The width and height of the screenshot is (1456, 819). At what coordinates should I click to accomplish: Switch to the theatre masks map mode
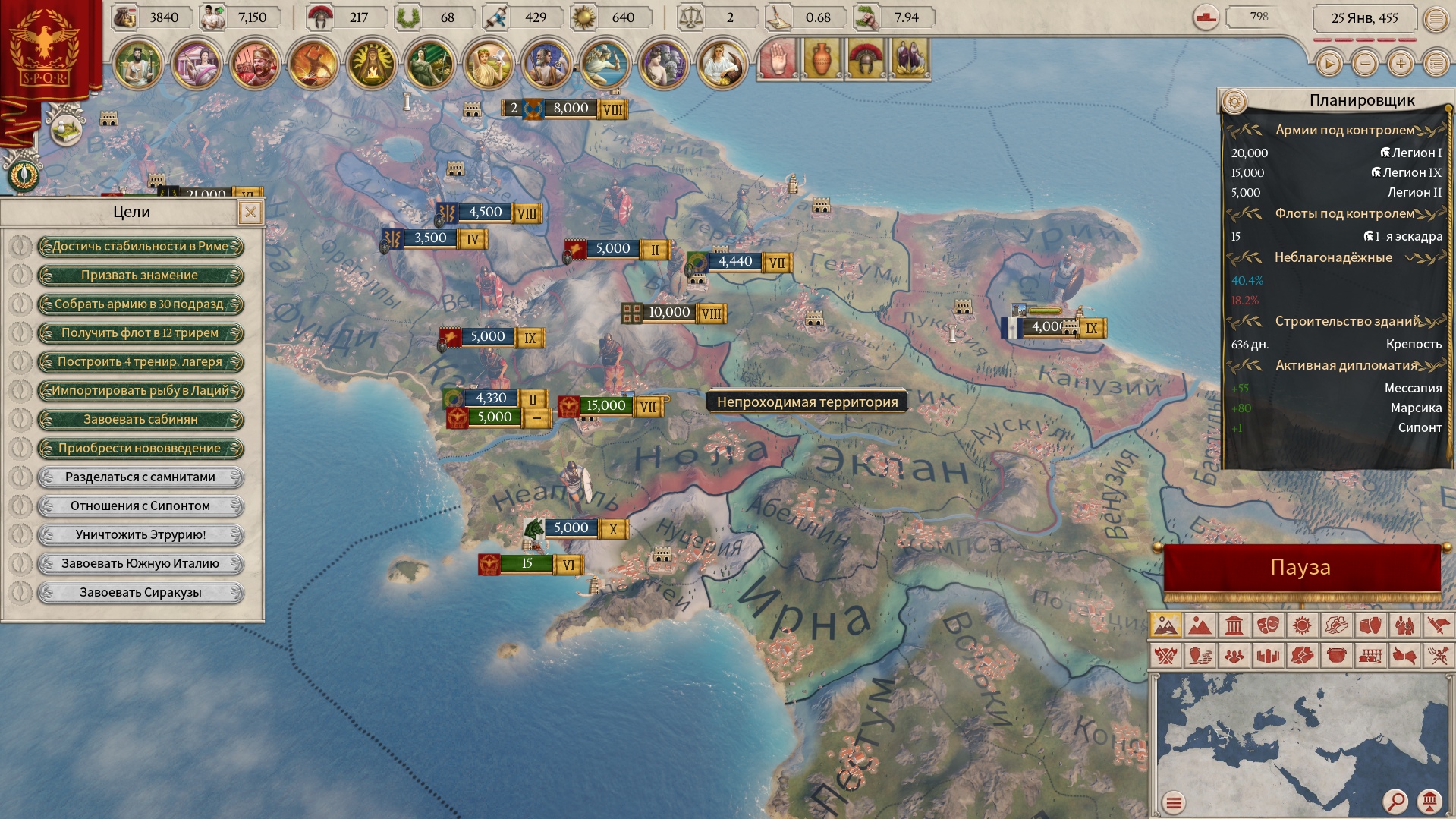(x=1268, y=625)
